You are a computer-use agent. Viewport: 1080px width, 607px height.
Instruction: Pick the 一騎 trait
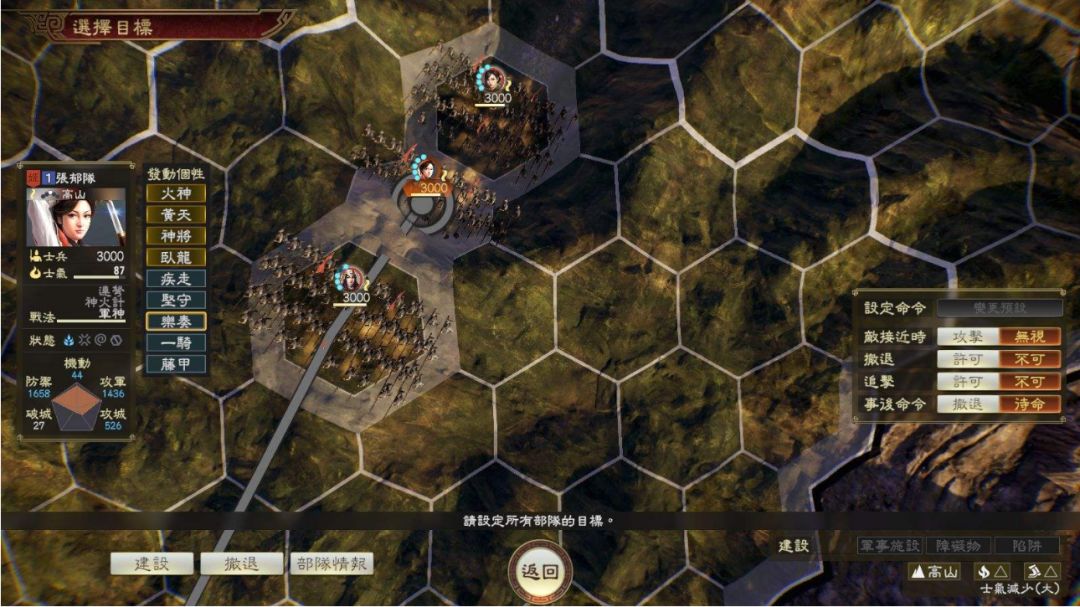pyautogui.click(x=176, y=343)
